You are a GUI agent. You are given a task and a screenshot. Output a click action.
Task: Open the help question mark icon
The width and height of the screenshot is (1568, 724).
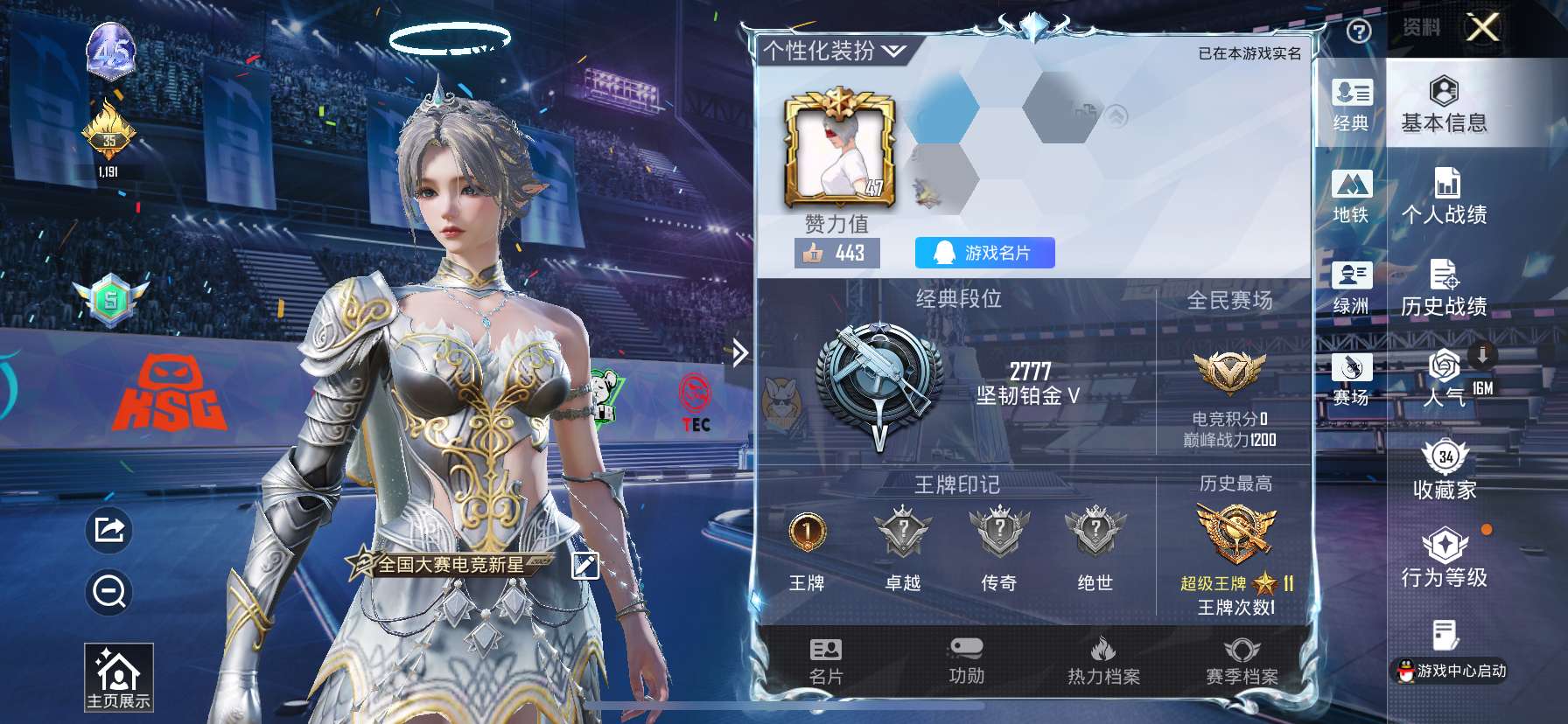click(x=1358, y=32)
